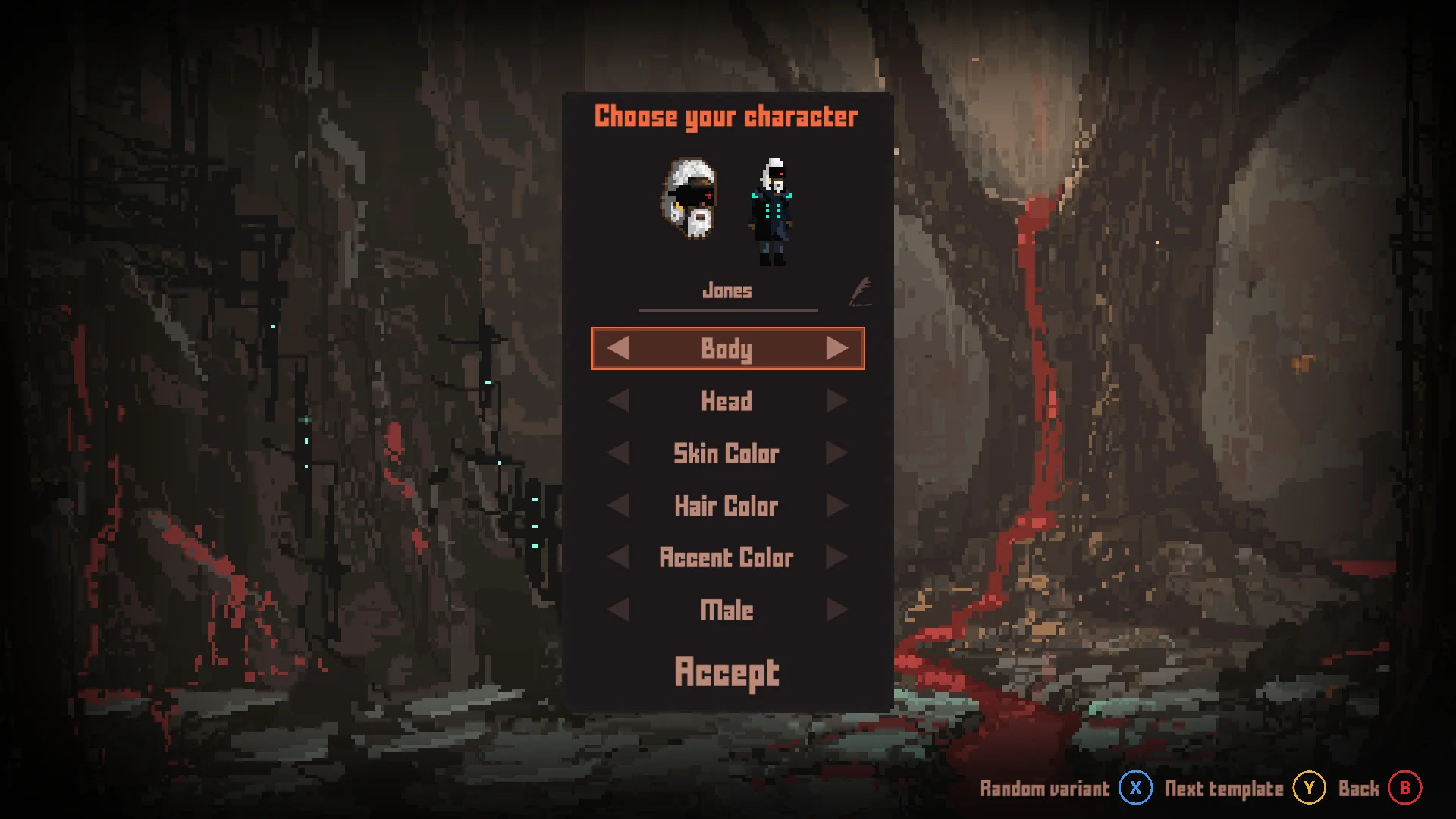Screen dimensions: 1456x819
Task: Click the left arrow on the Body row
Action: point(618,348)
